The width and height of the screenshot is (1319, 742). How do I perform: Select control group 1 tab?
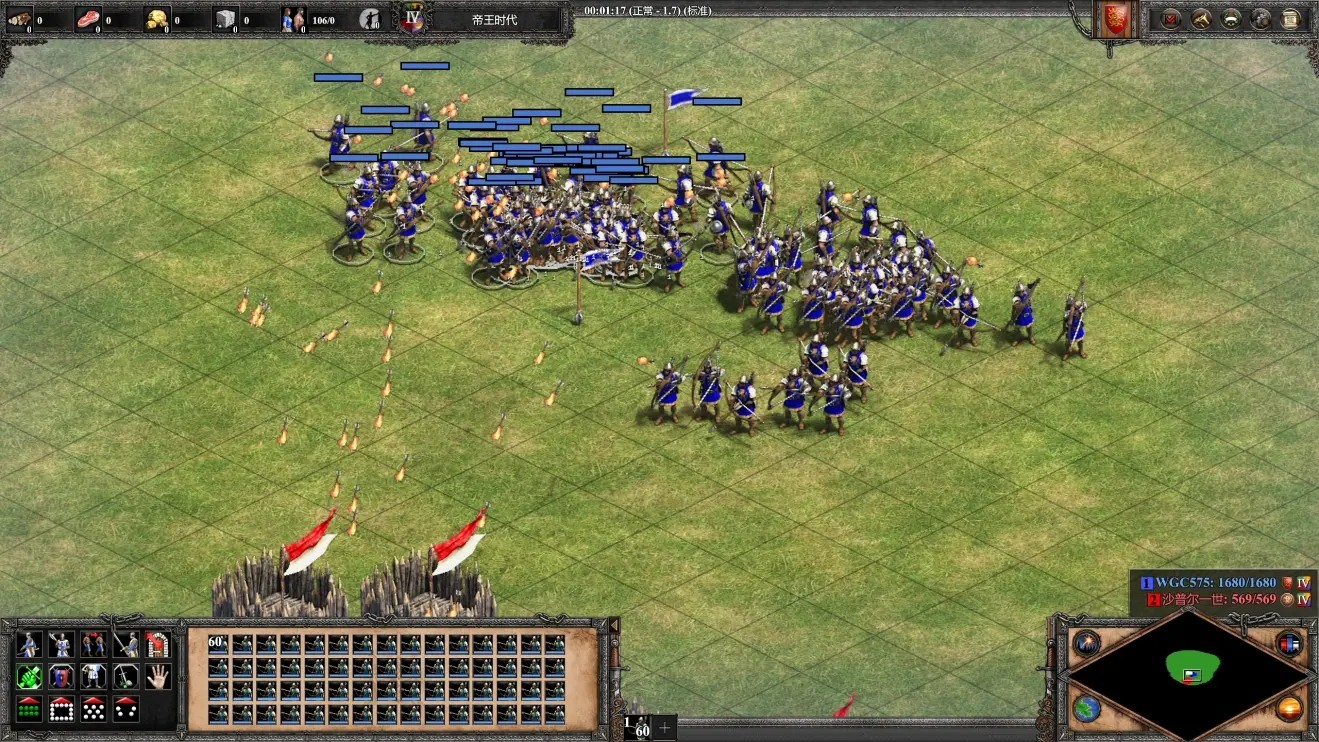[636, 727]
